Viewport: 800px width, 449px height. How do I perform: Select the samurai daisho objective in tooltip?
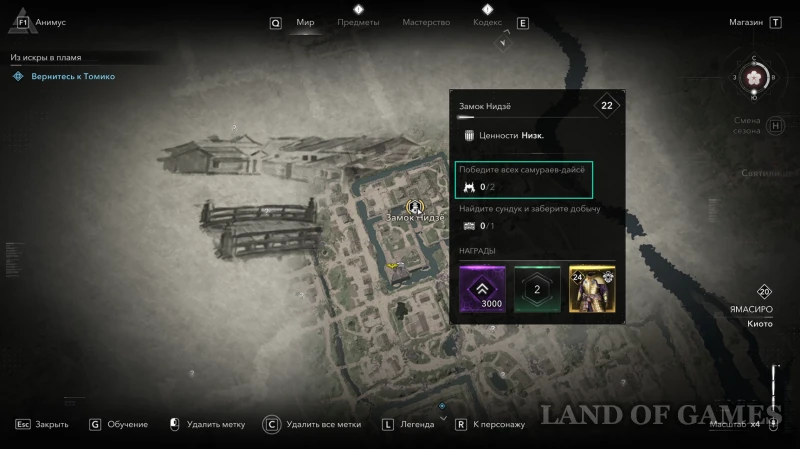click(x=524, y=179)
